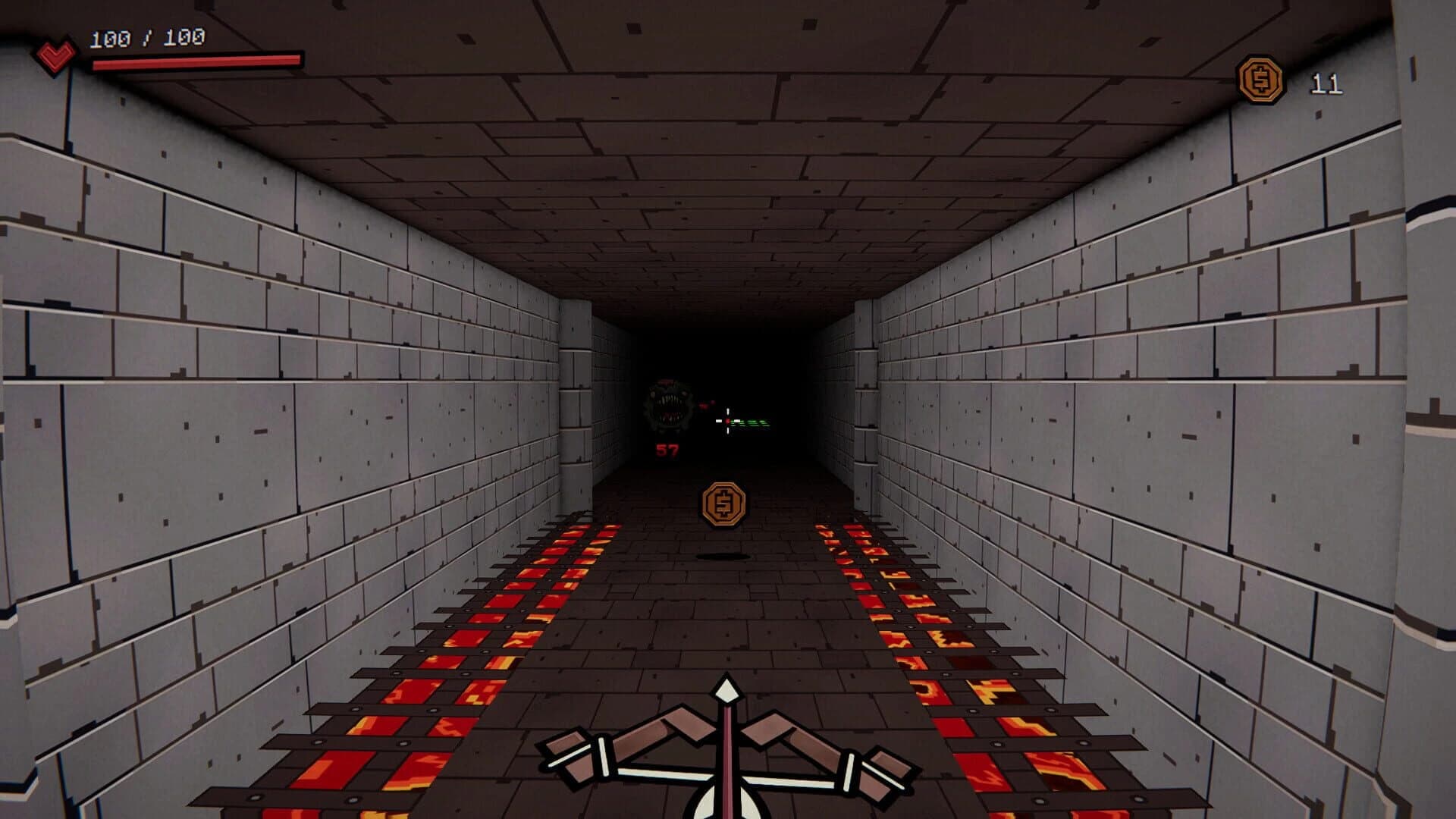Click the green indicator beside the crosshair
This screenshot has height=819, width=1456.
[749, 422]
